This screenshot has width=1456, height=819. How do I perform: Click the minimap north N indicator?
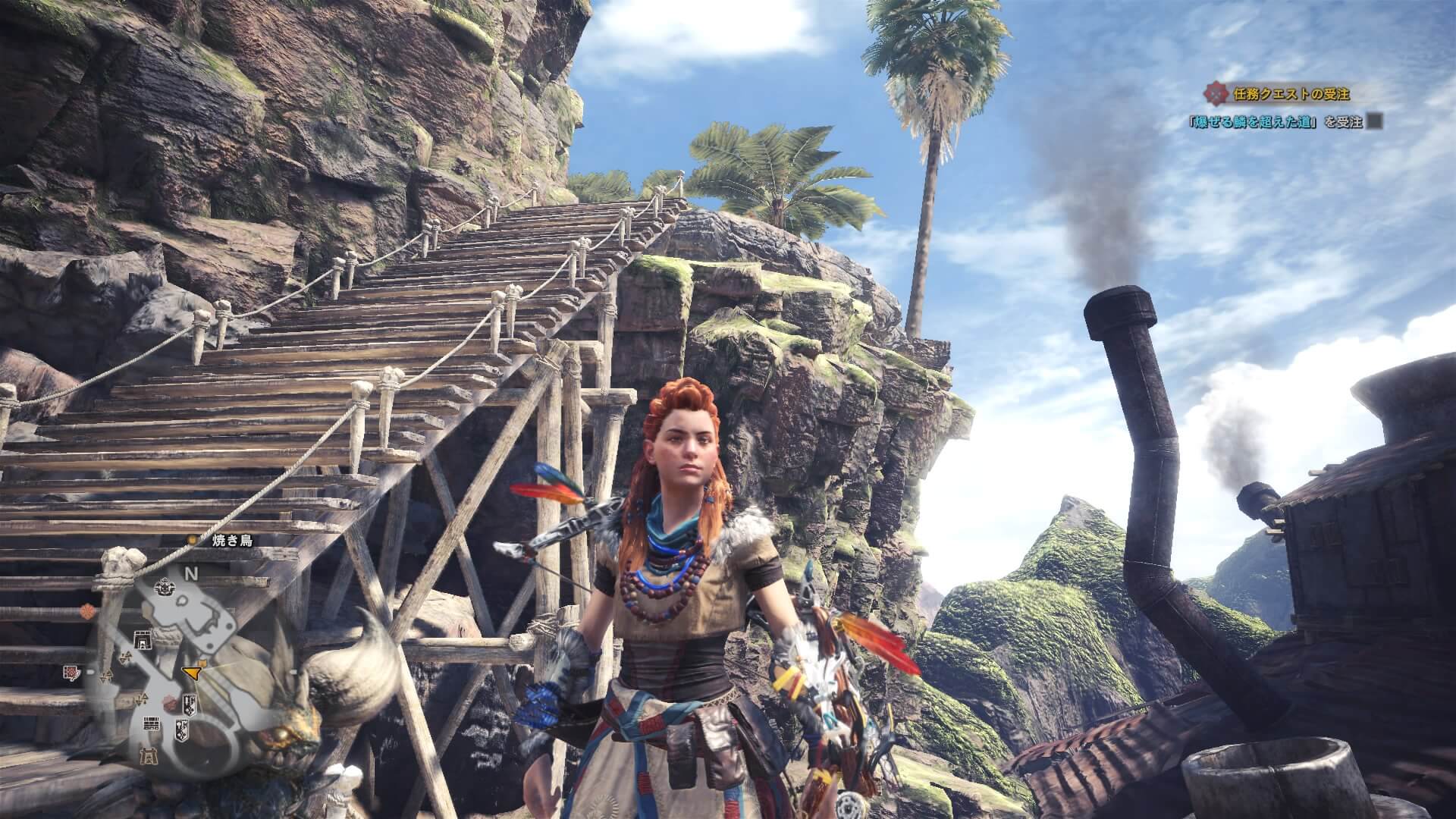coord(192,574)
